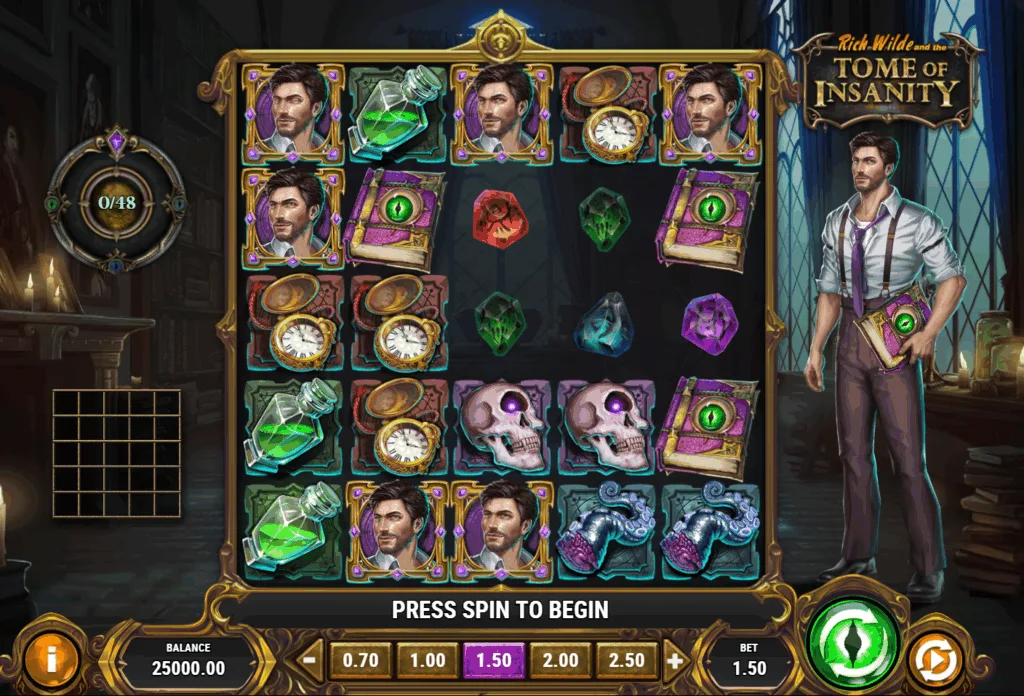Start autoplay with the orange arrow button
This screenshot has width=1024, height=696.
point(935,660)
